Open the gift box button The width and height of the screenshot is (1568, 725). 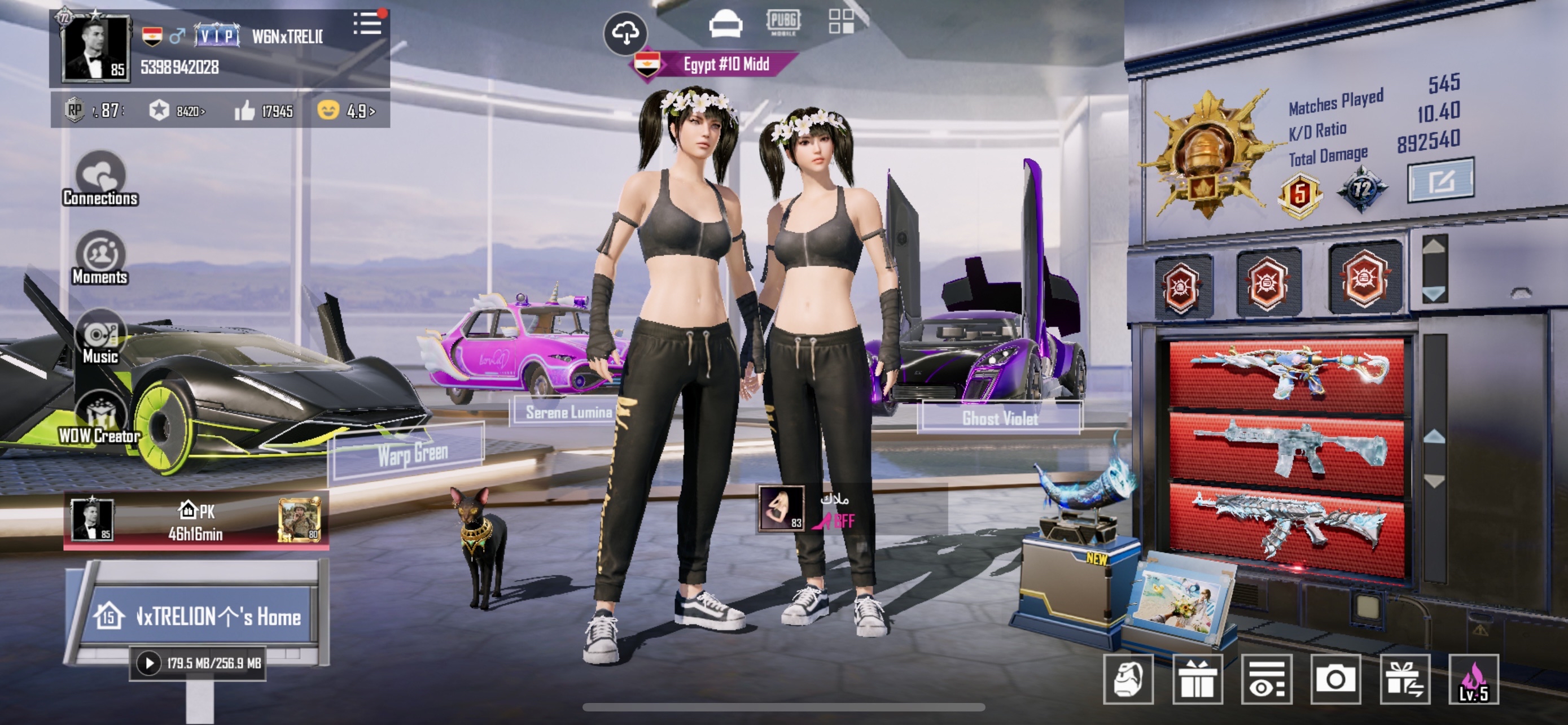click(1197, 679)
